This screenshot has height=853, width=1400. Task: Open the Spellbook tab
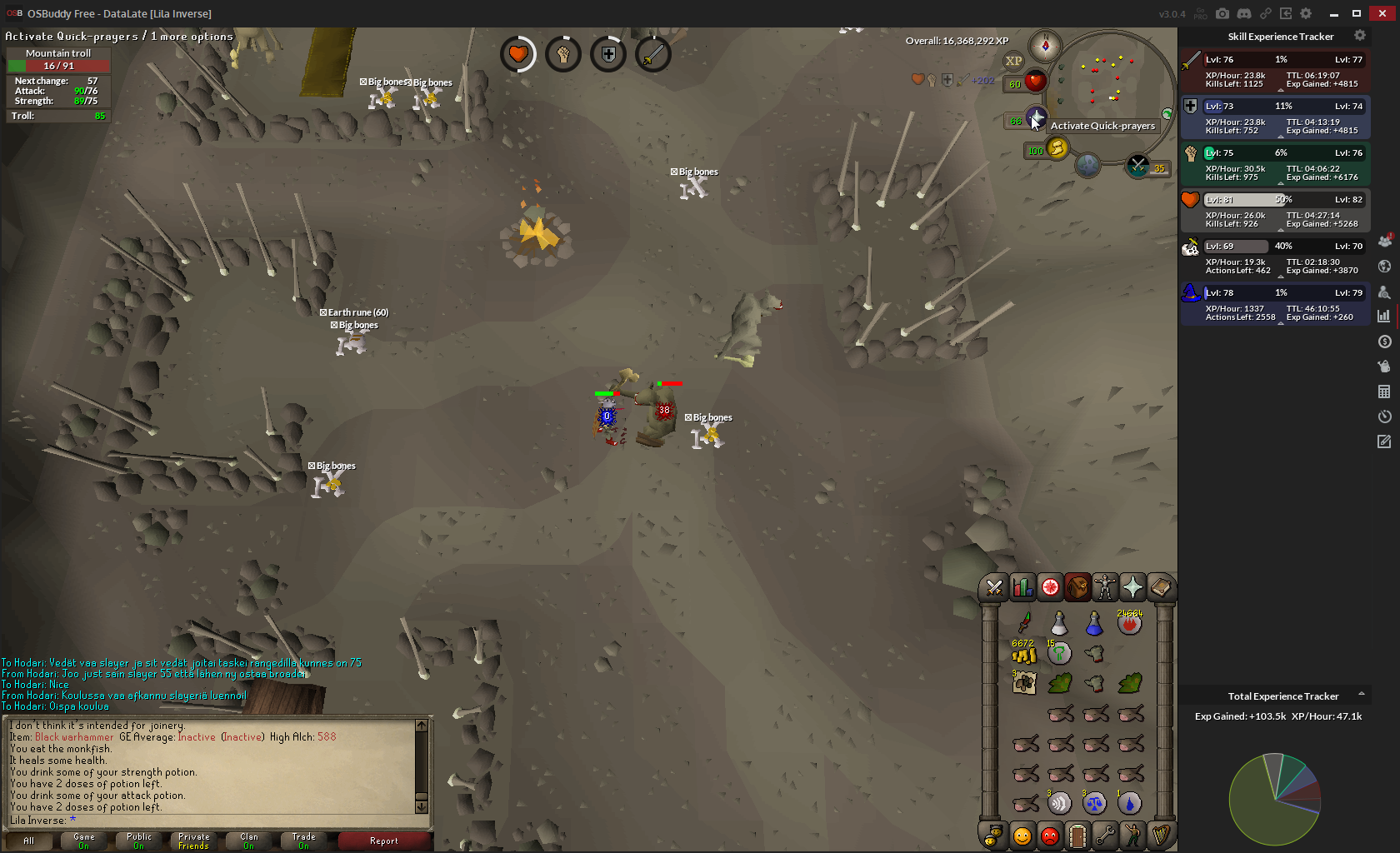tap(1160, 588)
